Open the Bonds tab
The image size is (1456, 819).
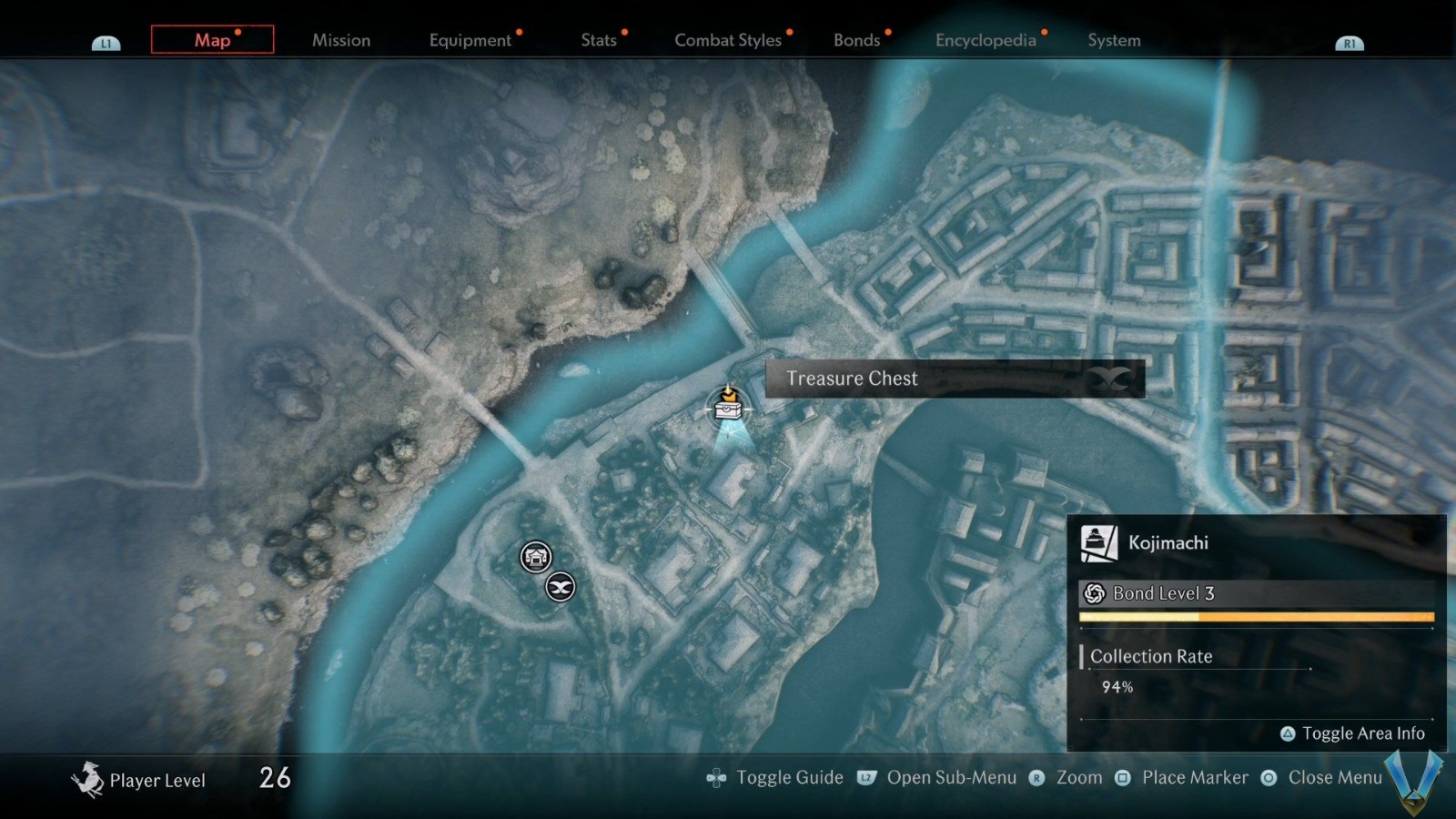[856, 40]
